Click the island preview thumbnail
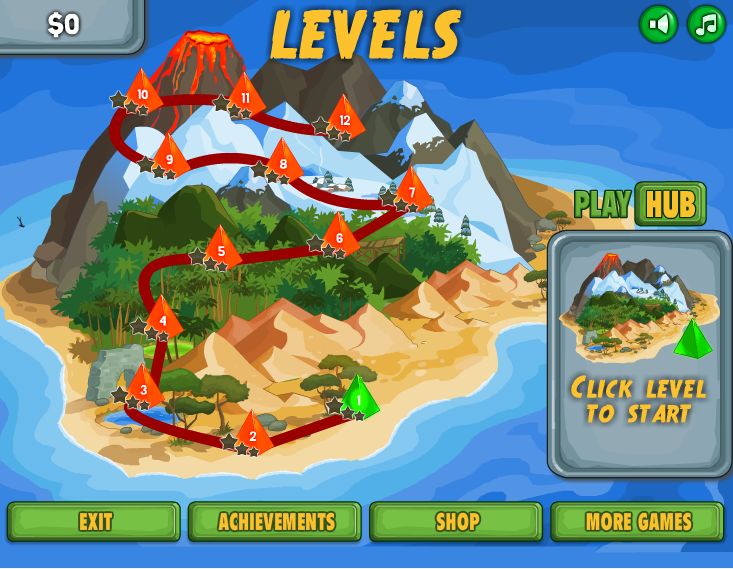 (x=639, y=305)
